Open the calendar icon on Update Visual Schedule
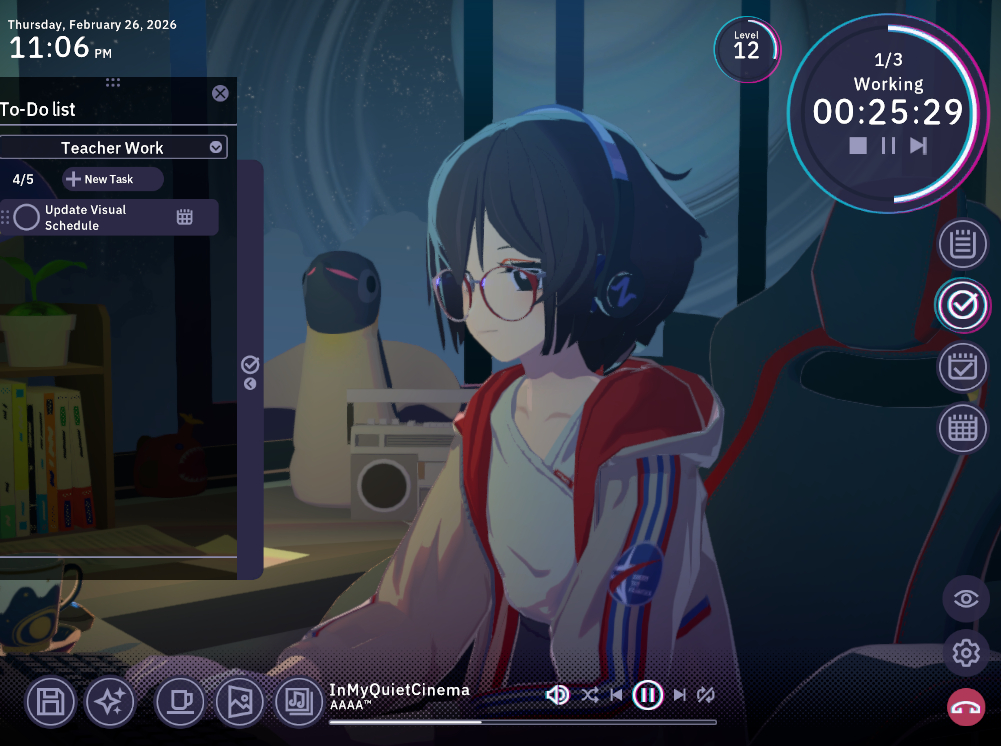The image size is (1001, 746). pyautogui.click(x=184, y=217)
